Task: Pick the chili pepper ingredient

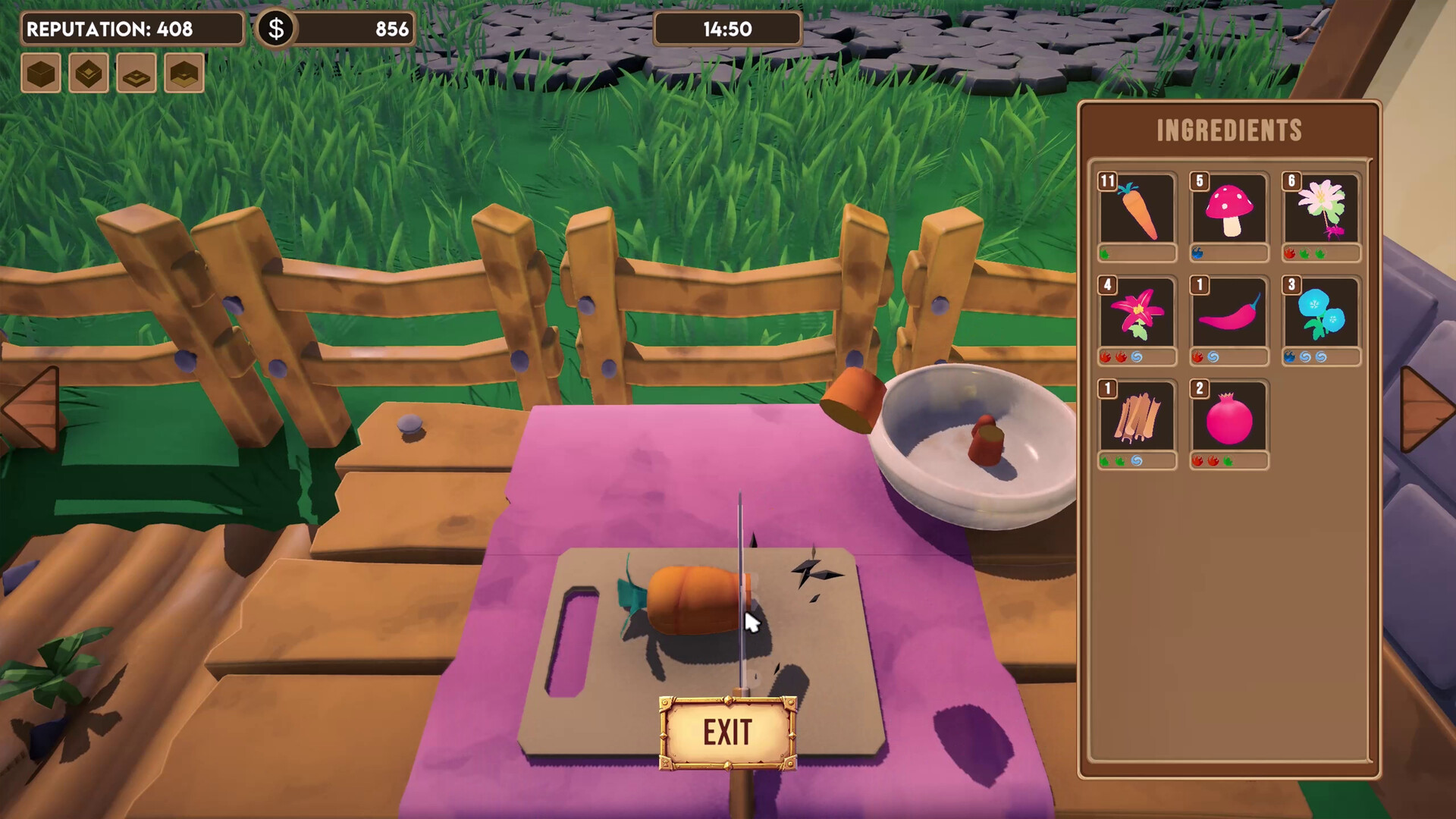Action: (1228, 315)
